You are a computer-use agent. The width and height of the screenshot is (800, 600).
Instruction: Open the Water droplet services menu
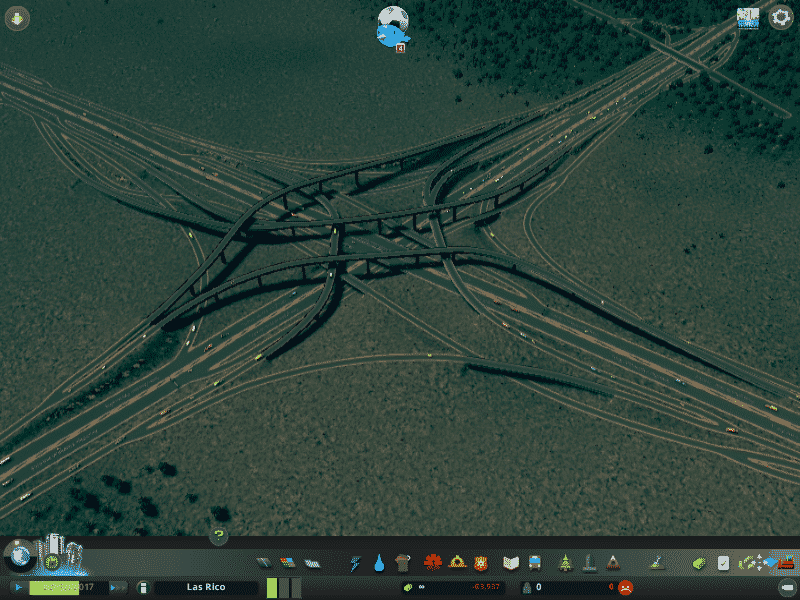tap(379, 563)
